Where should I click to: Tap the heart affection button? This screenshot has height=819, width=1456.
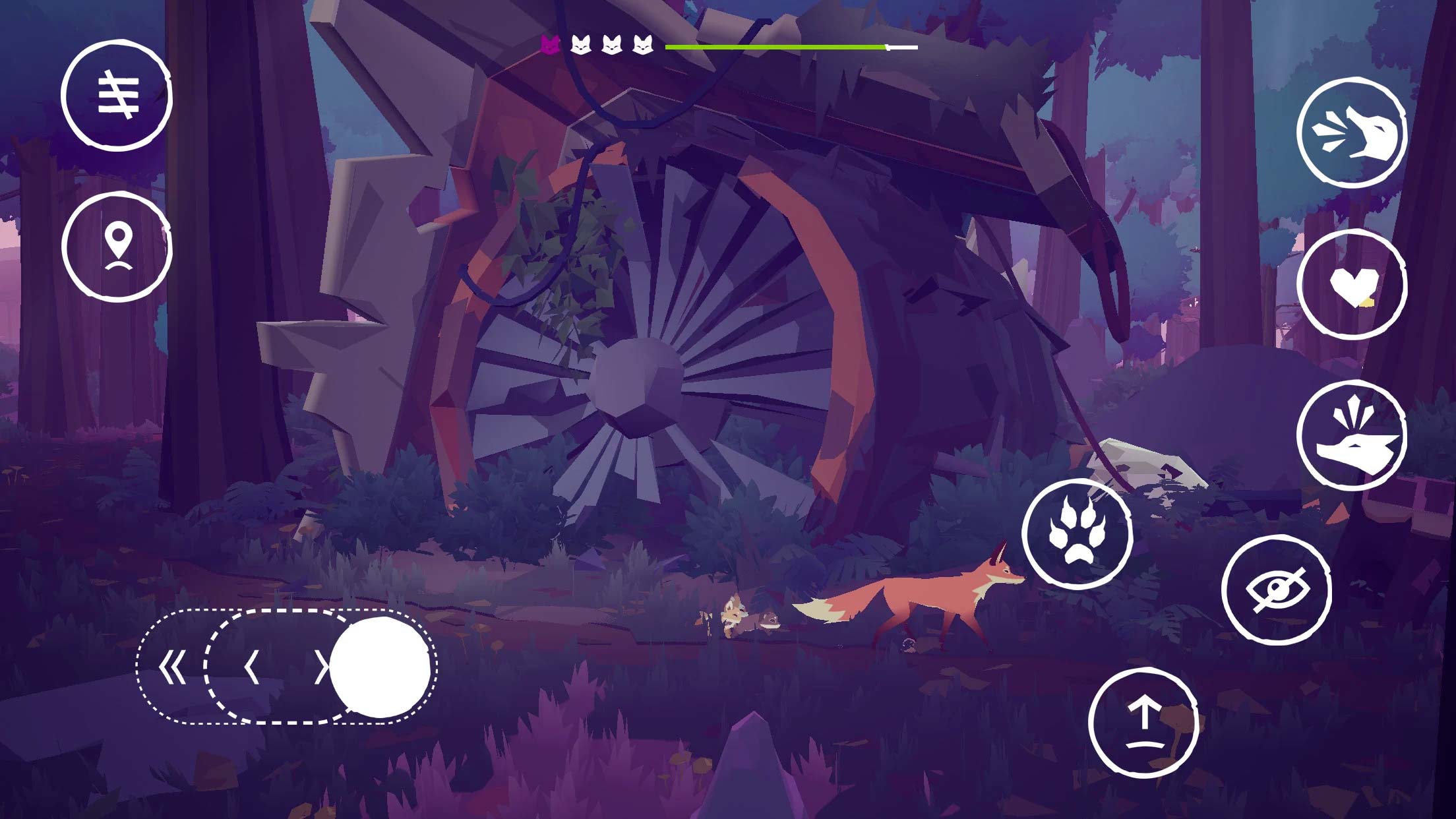coord(1352,285)
